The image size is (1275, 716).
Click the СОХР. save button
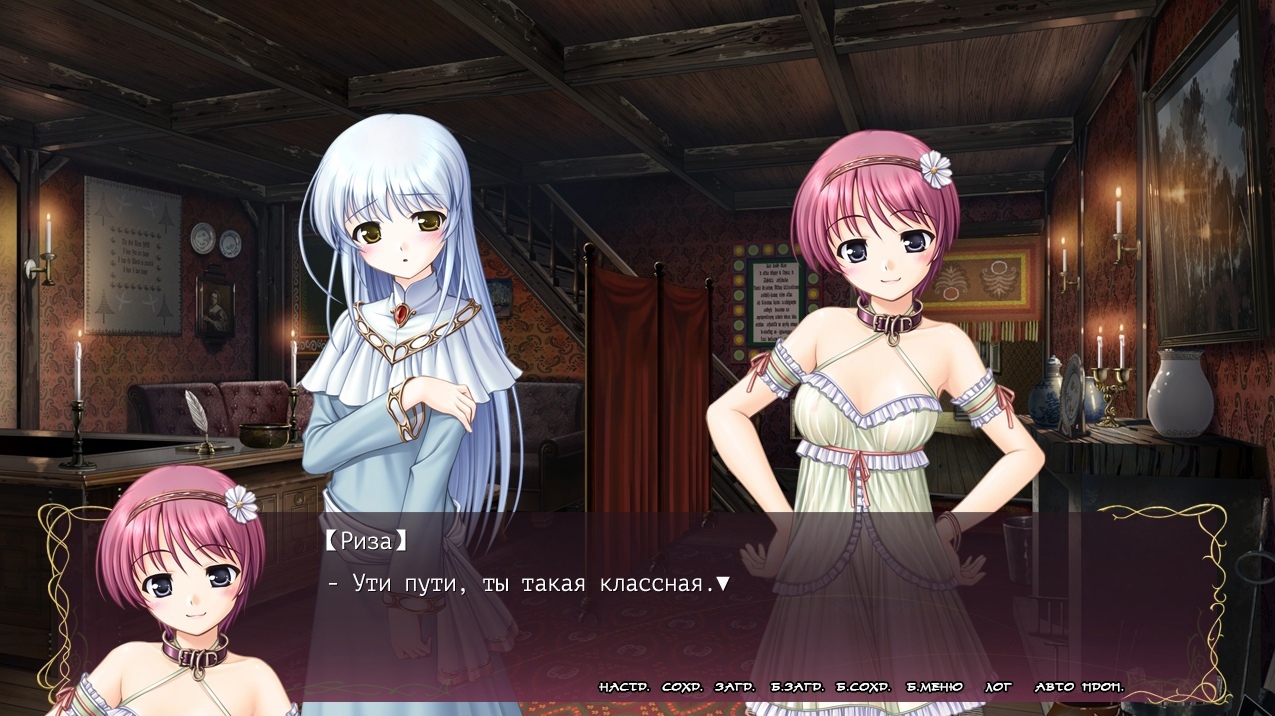(x=682, y=687)
